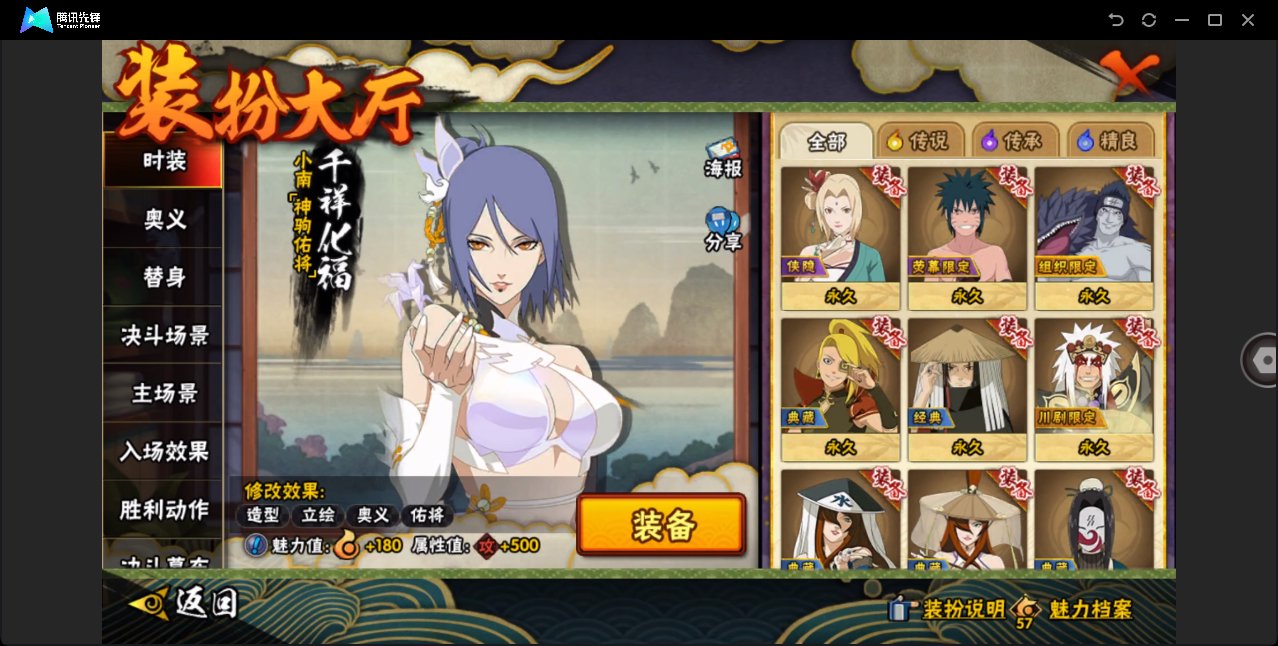The width and height of the screenshot is (1278, 646).
Task: Show the 传说 outfit tab
Action: (x=921, y=141)
